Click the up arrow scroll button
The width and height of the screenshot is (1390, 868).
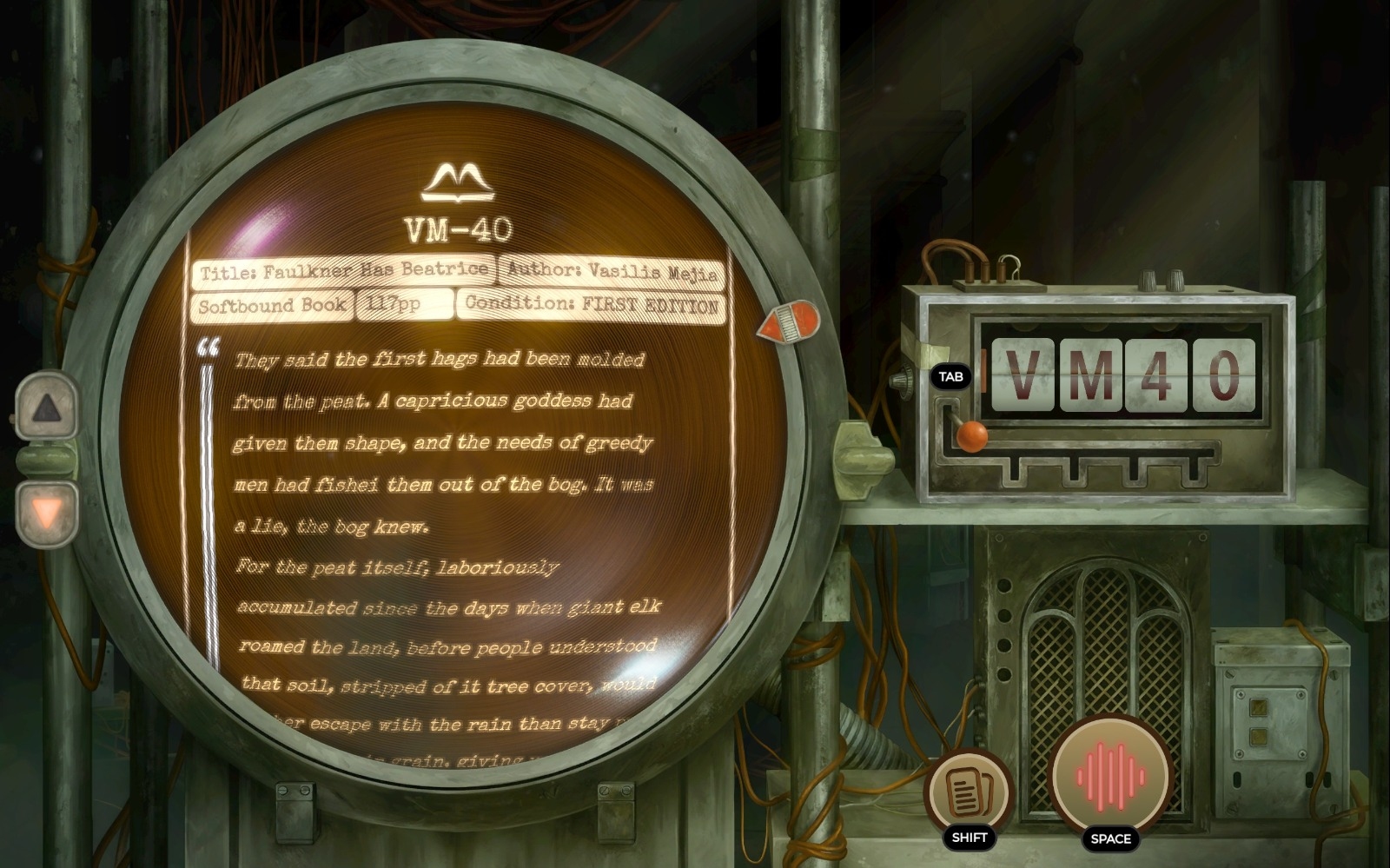click(x=47, y=407)
